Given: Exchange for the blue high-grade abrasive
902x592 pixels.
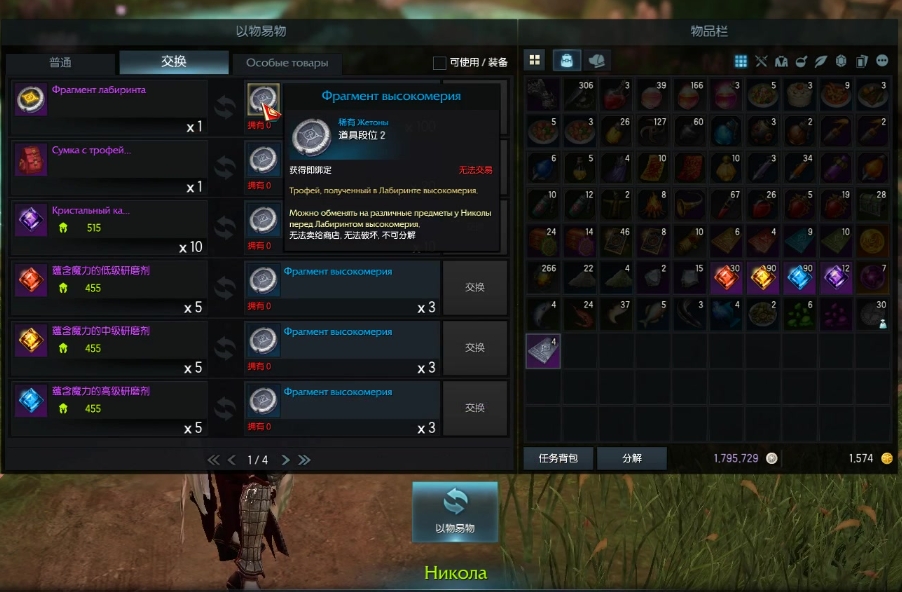Looking at the screenshot, I should 474,408.
